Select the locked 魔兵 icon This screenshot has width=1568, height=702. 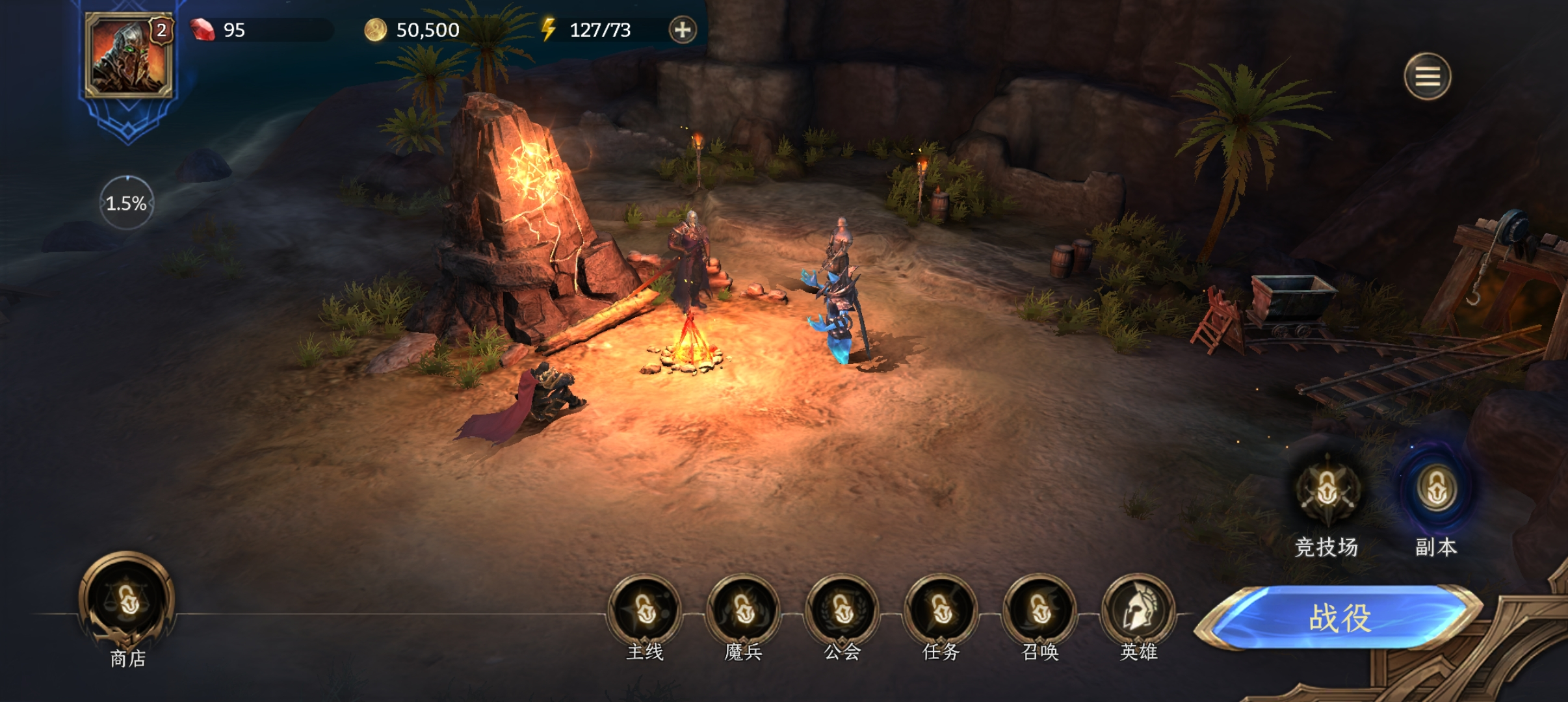coord(744,611)
